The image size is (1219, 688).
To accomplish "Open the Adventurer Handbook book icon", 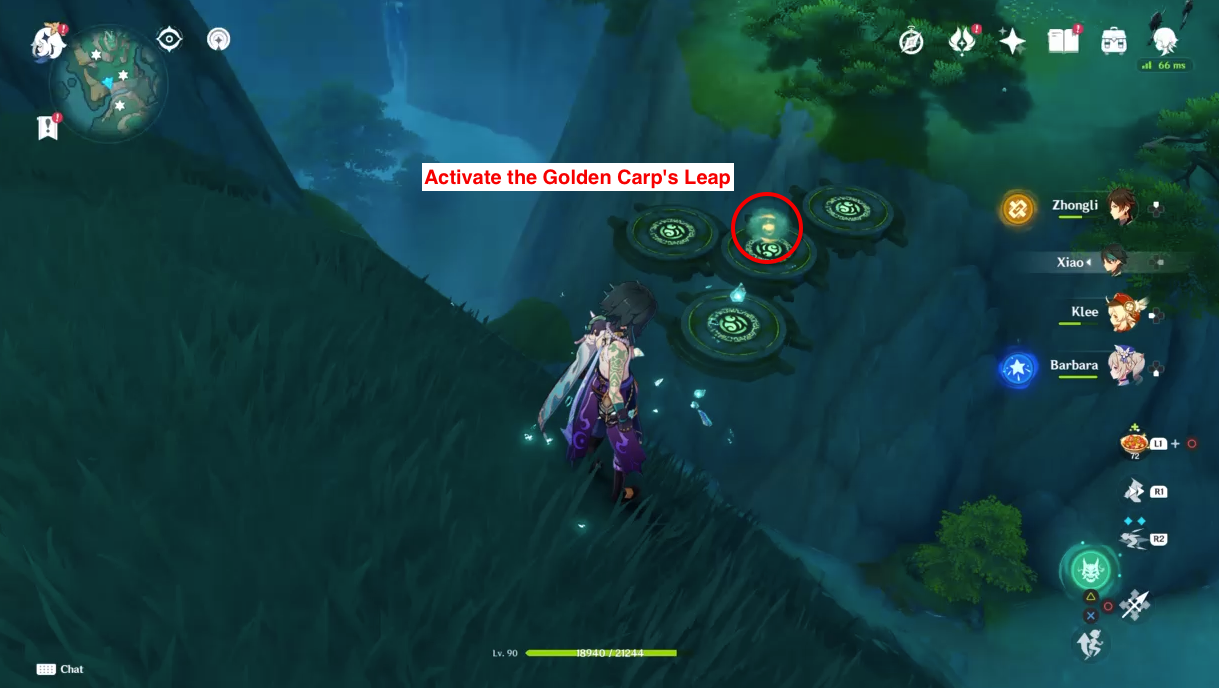I will (x=1062, y=41).
